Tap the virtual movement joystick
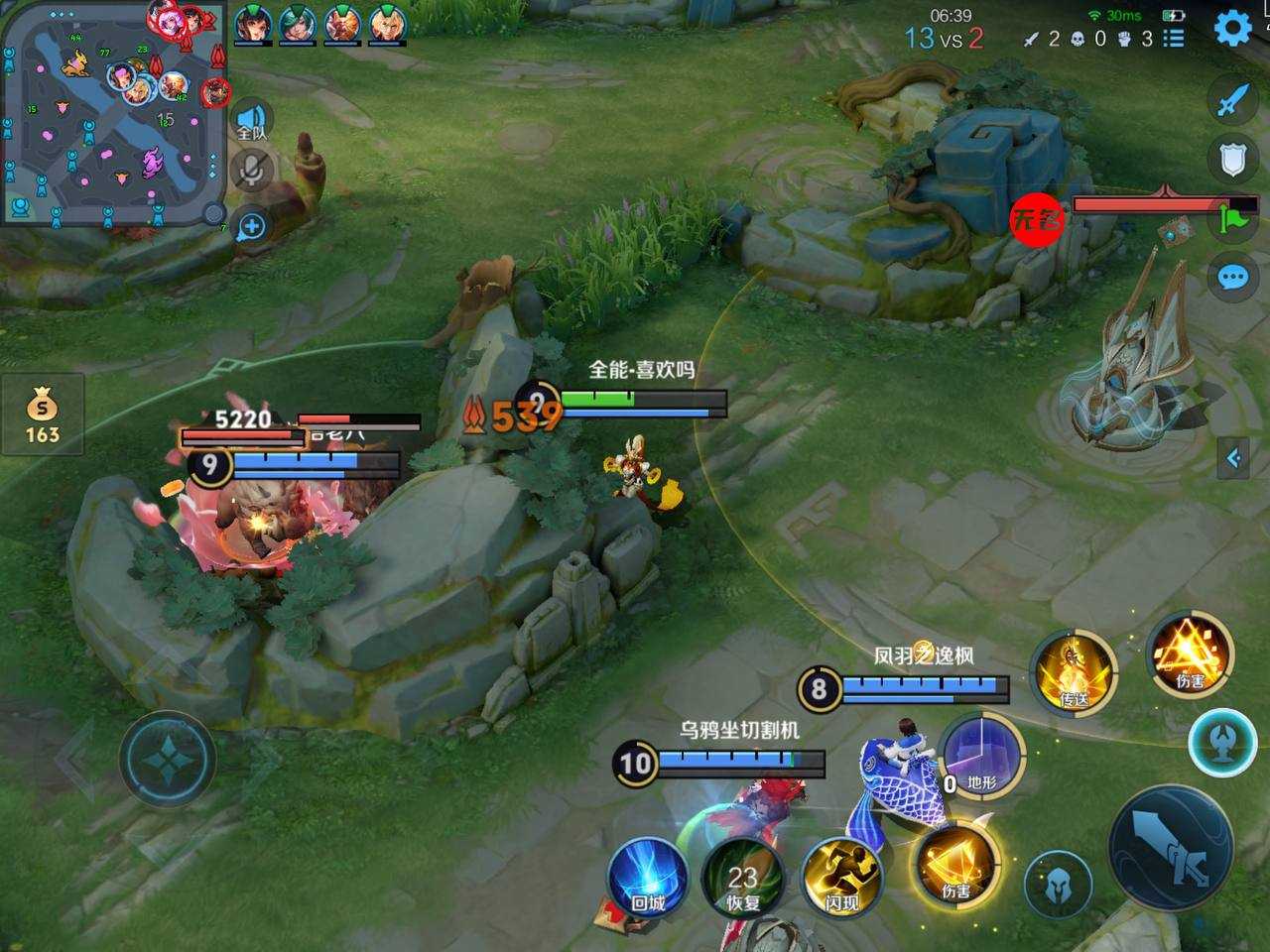 coord(167,759)
